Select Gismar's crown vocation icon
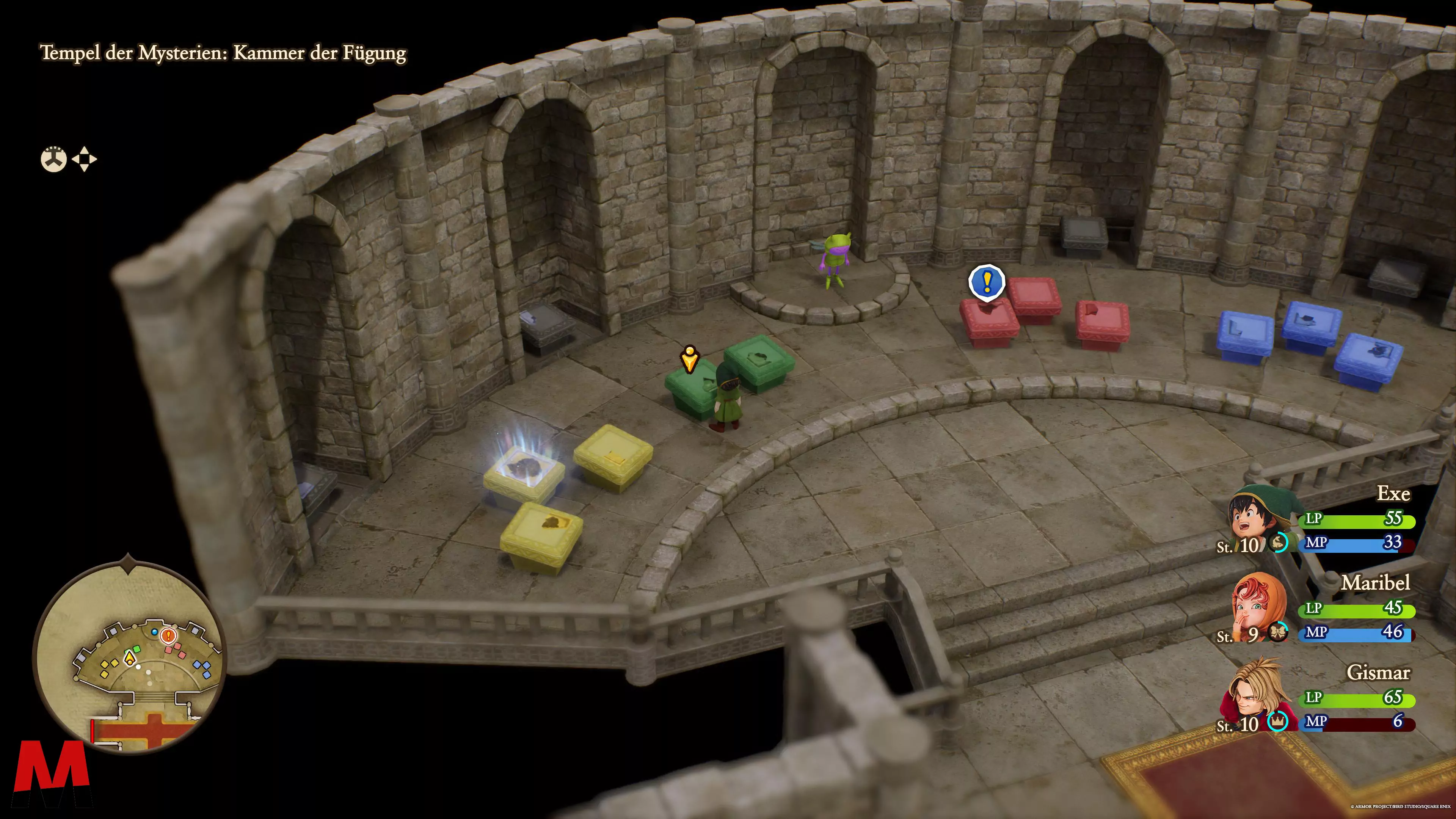Screen dimensions: 1456x819 coord(1277,721)
